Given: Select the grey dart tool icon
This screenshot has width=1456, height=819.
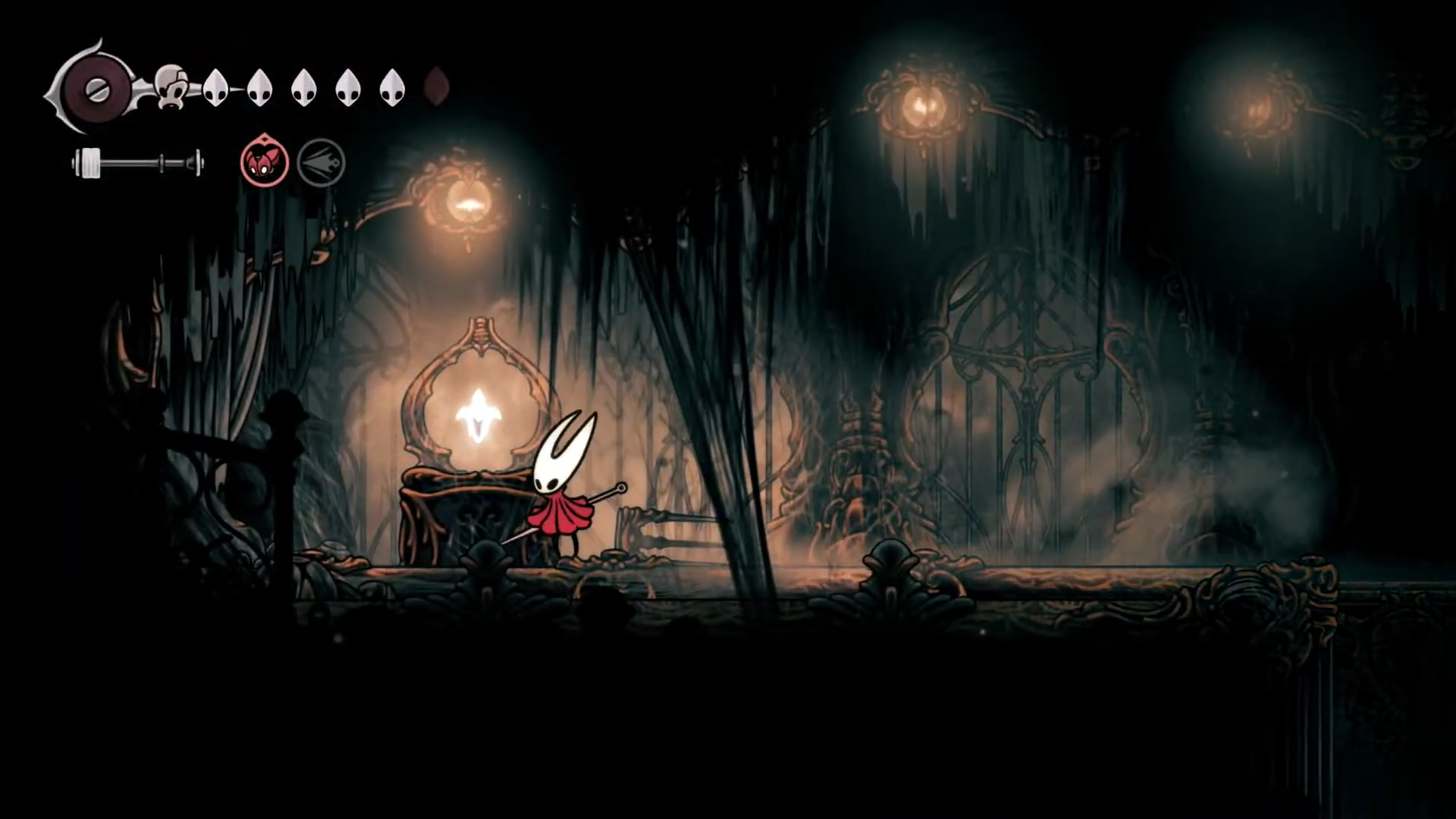Looking at the screenshot, I should (x=321, y=162).
